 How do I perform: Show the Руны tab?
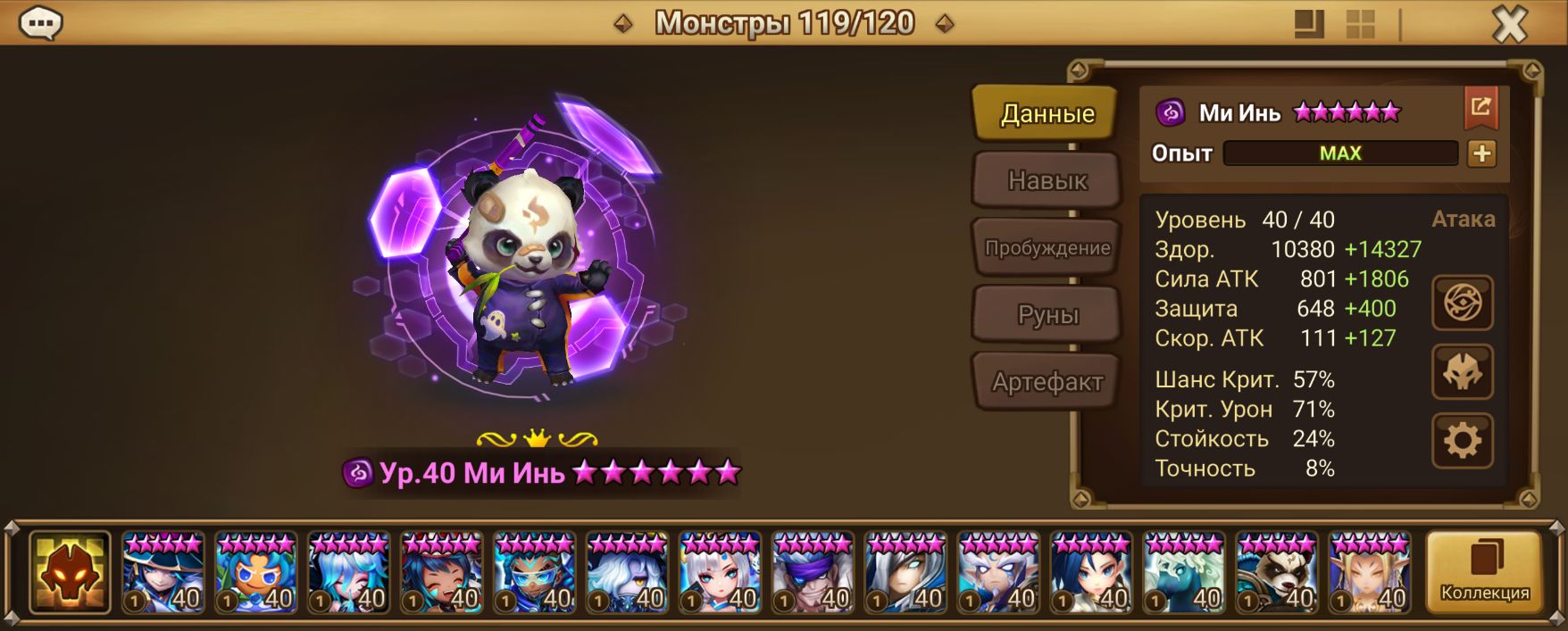click(x=1047, y=314)
